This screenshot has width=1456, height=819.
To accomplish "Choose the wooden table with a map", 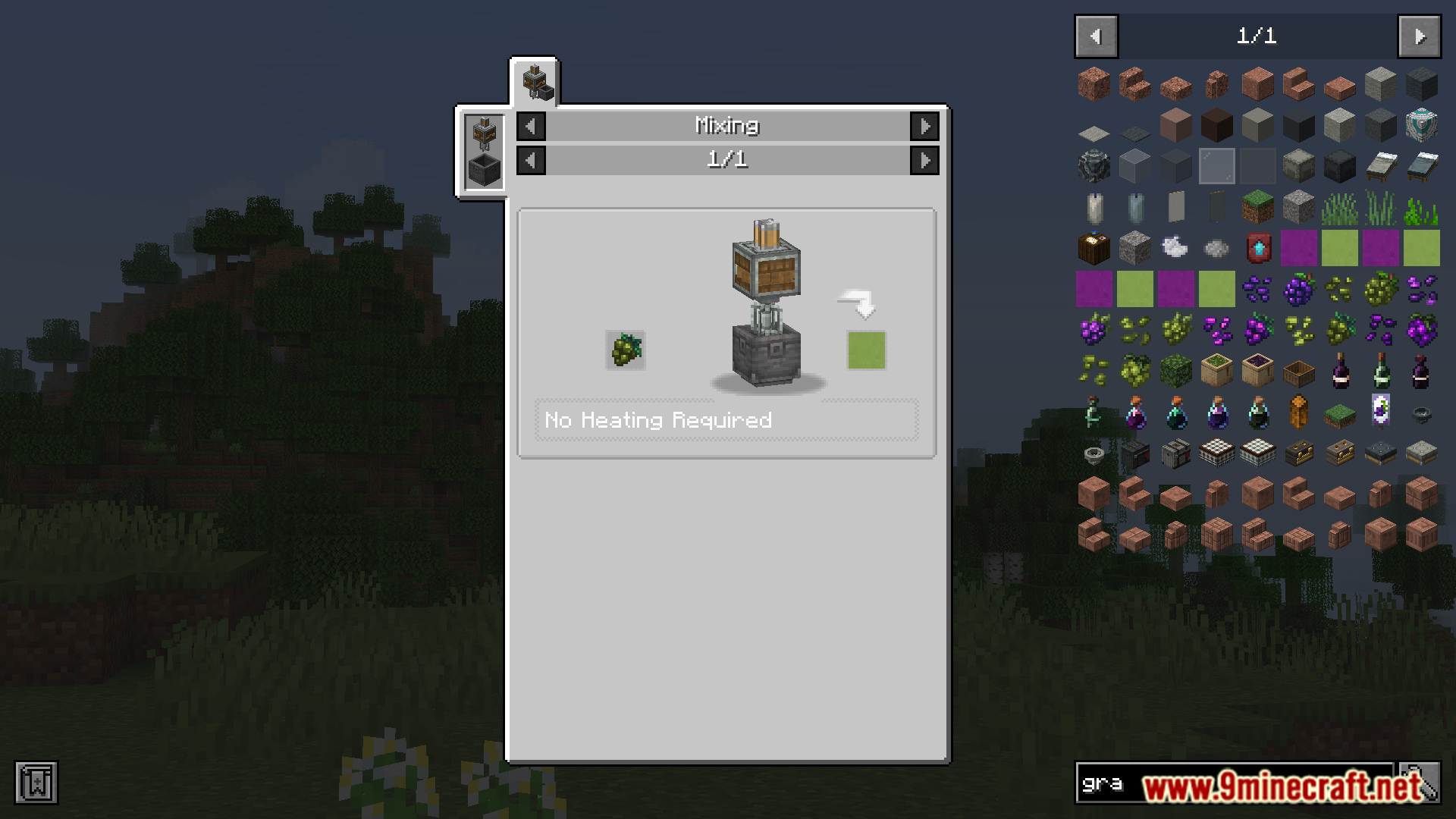I will [1094, 248].
